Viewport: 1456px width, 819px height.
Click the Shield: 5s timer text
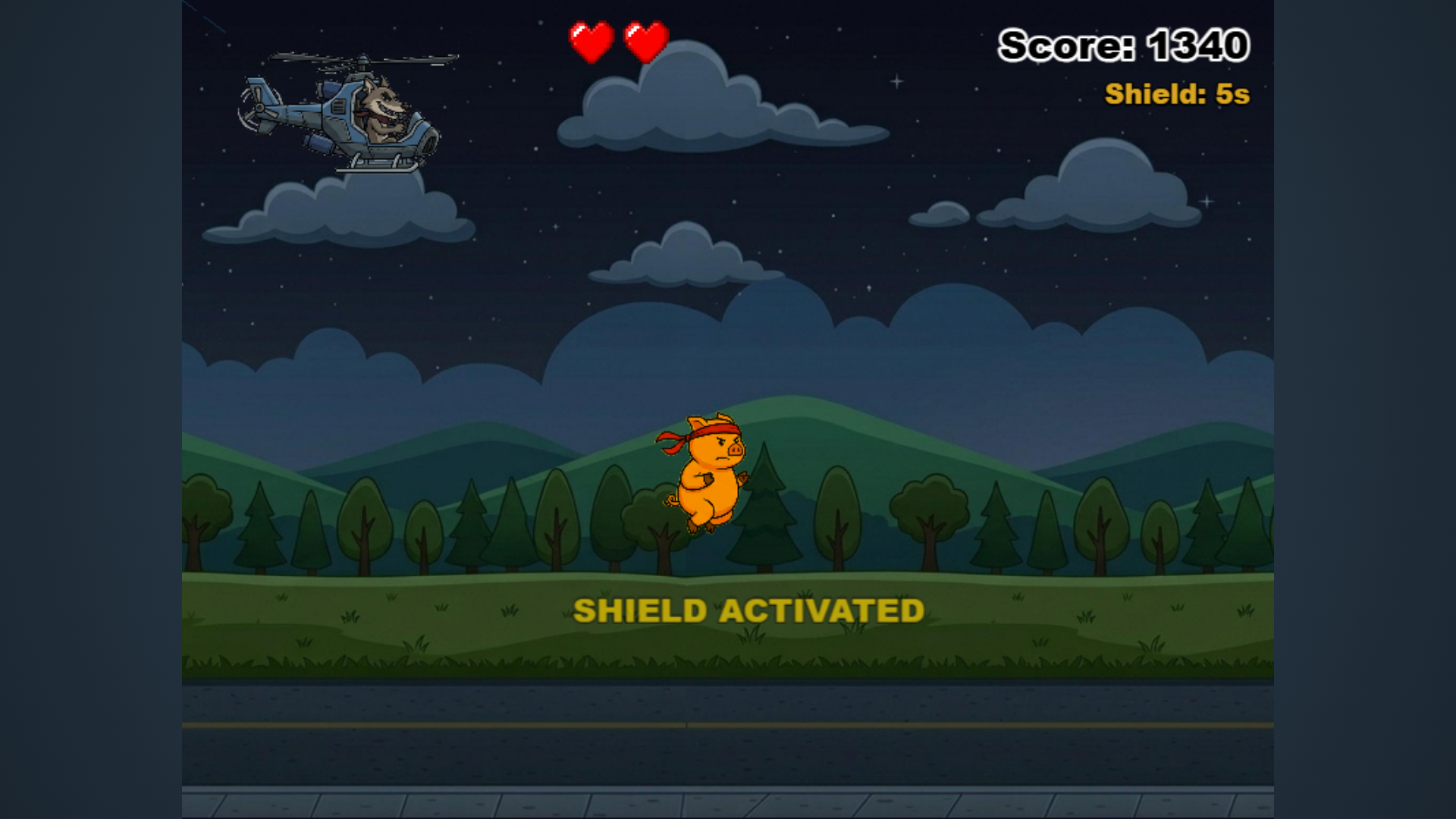1178,94
